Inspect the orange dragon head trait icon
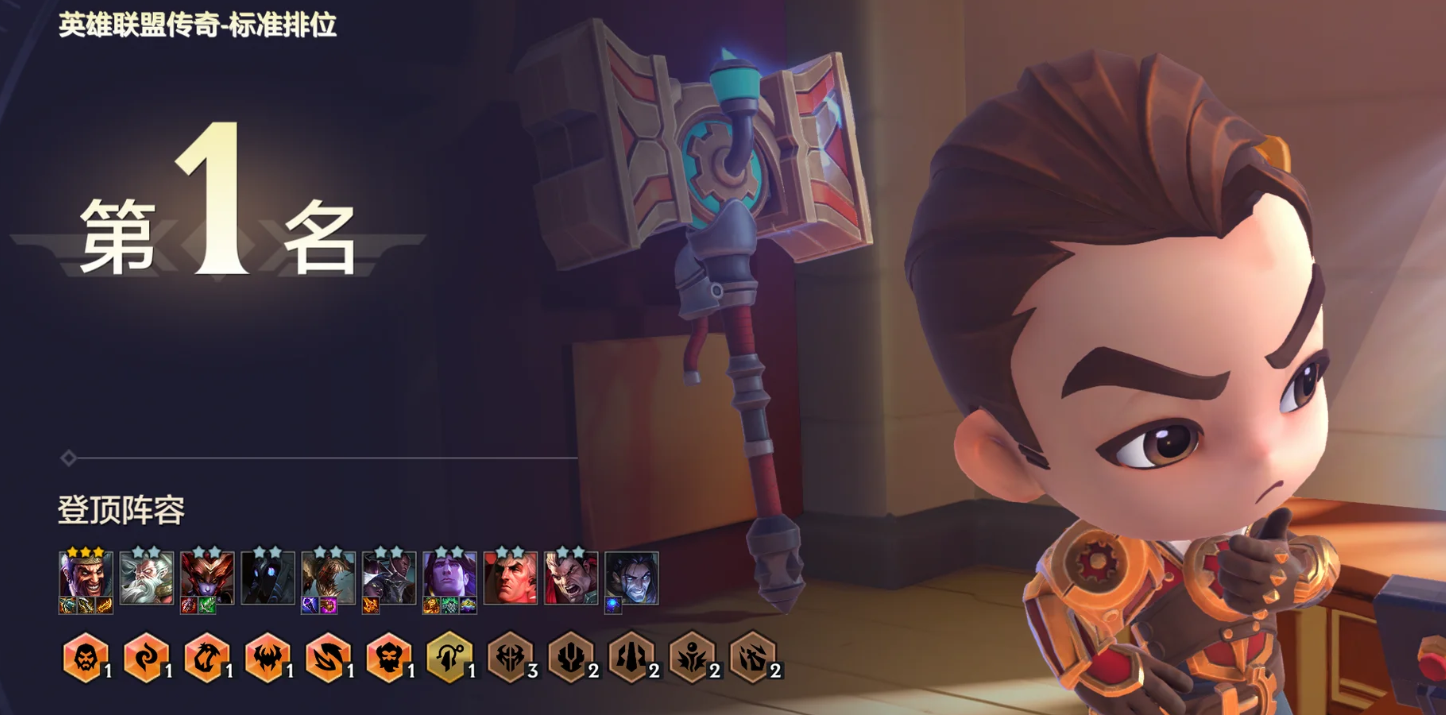Viewport: 1446px width, 715px height. pos(206,657)
